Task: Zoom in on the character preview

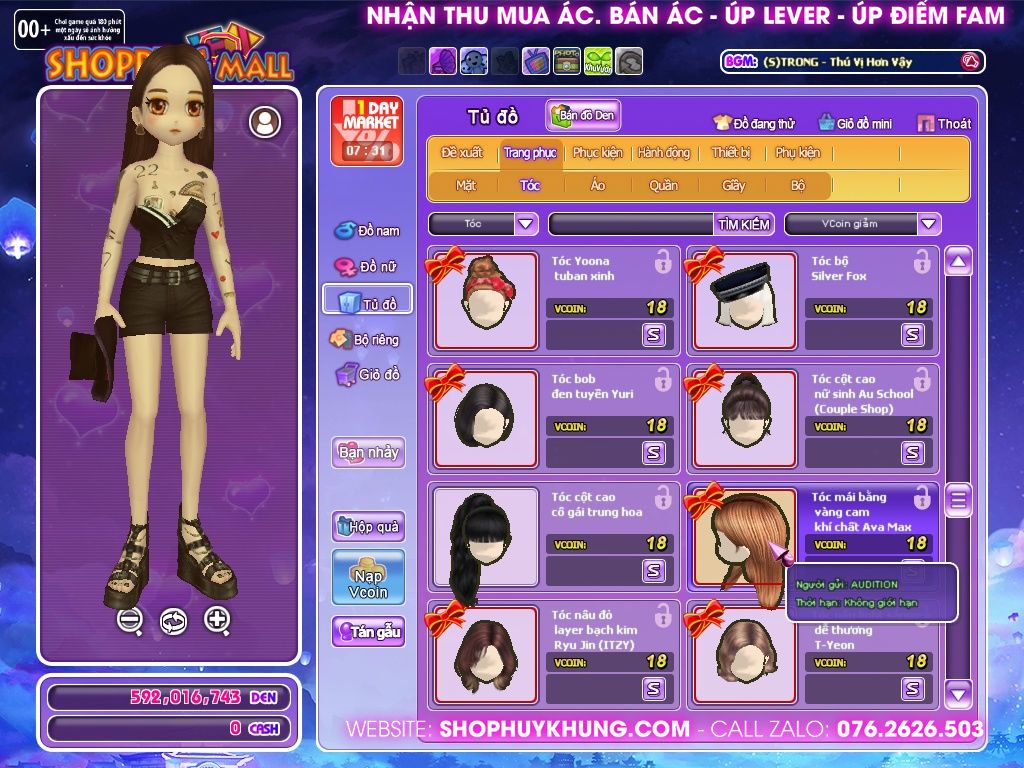Action: (x=217, y=619)
